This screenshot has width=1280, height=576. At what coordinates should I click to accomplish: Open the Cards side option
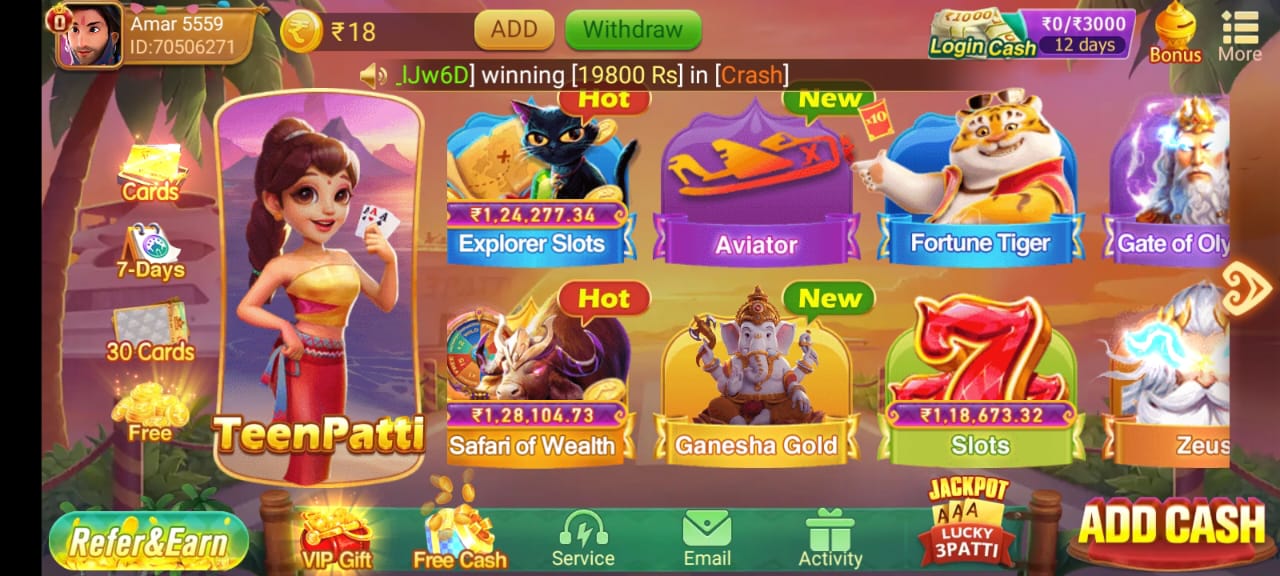(x=150, y=172)
